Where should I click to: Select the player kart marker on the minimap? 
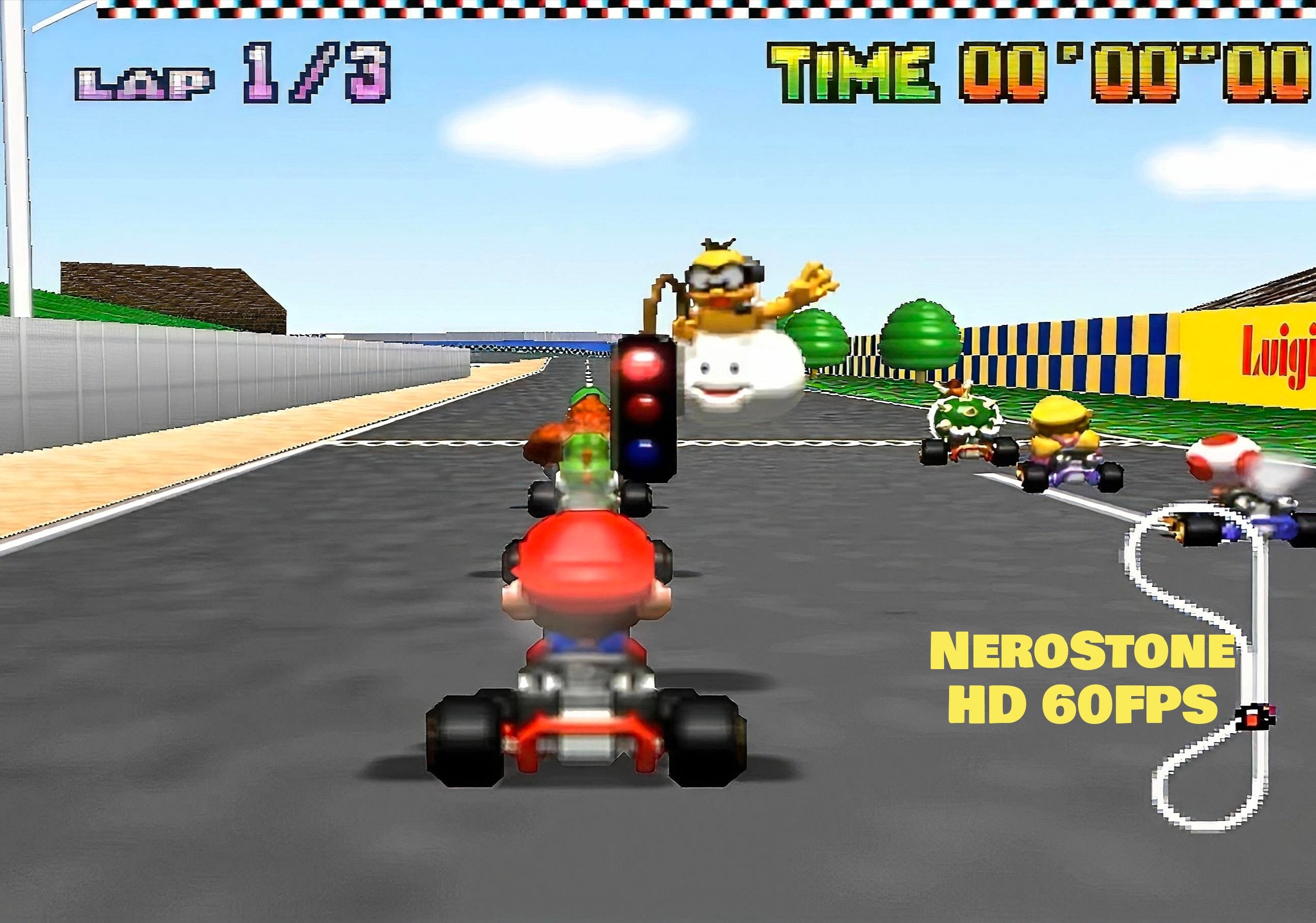coord(1253,717)
